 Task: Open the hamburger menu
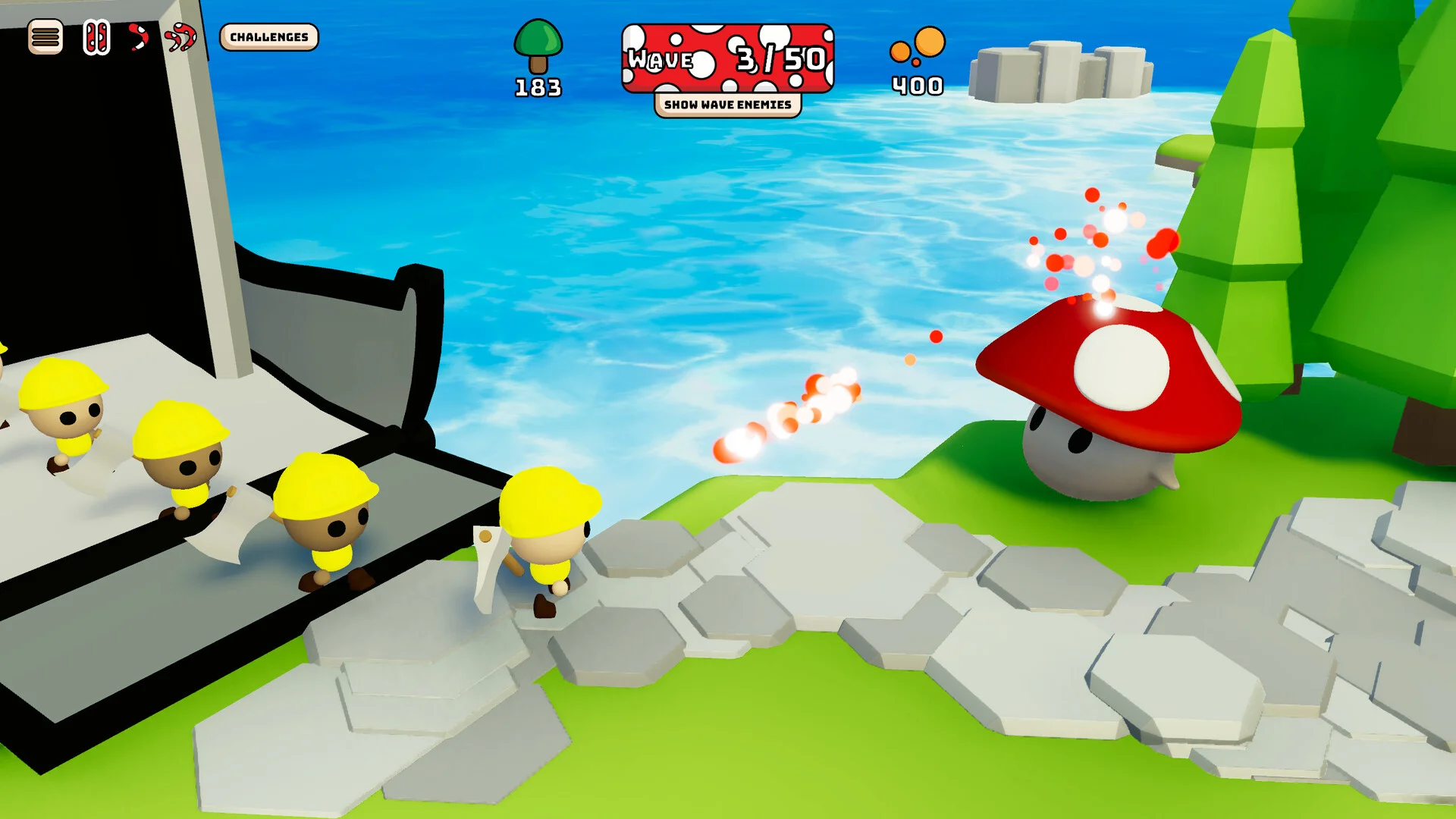coord(45,36)
